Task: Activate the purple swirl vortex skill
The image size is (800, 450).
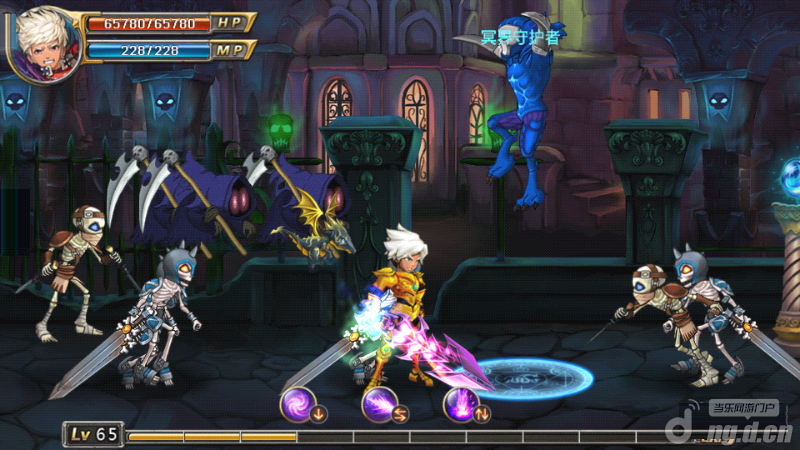Action: click(x=297, y=403)
